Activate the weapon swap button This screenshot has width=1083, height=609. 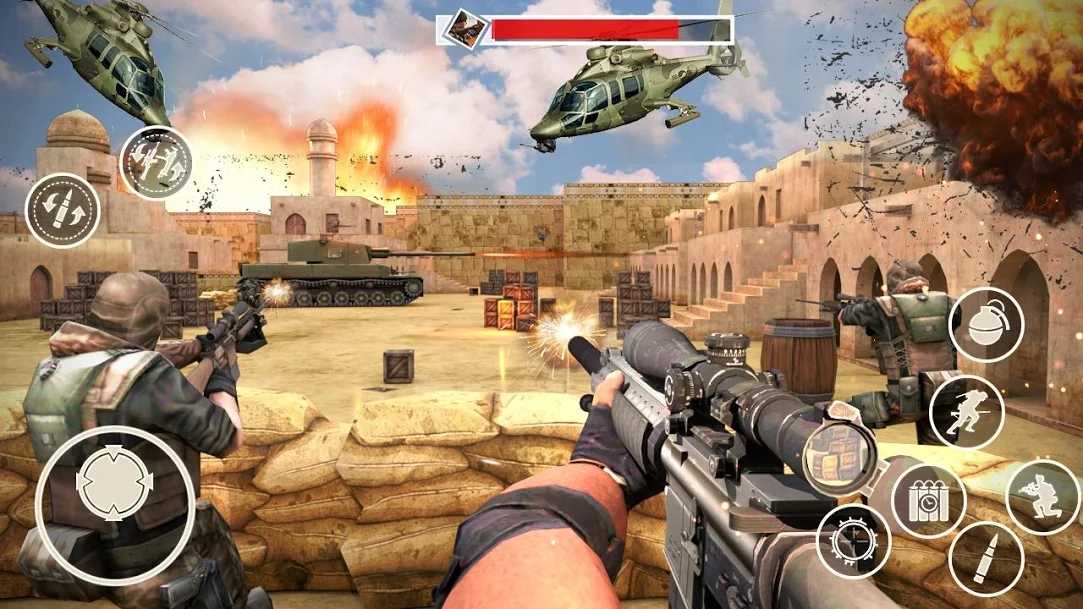(x=156, y=163)
